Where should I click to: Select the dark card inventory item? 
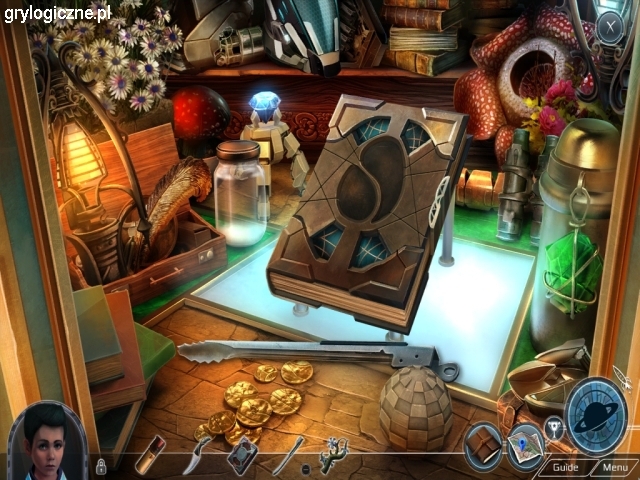[240, 456]
